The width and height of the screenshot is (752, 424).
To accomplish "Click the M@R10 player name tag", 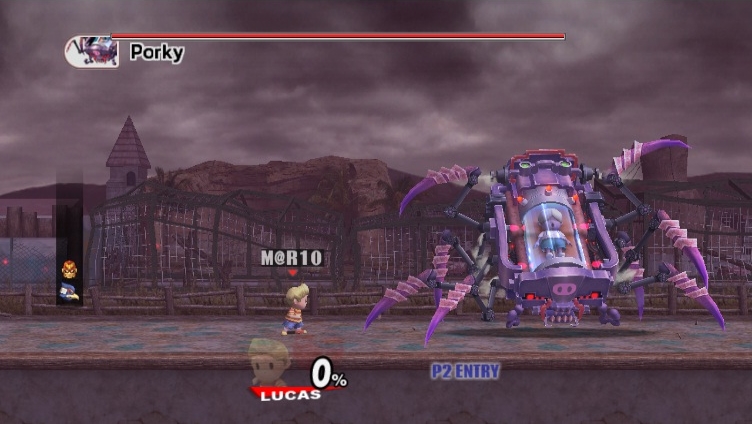I will coord(292,258).
